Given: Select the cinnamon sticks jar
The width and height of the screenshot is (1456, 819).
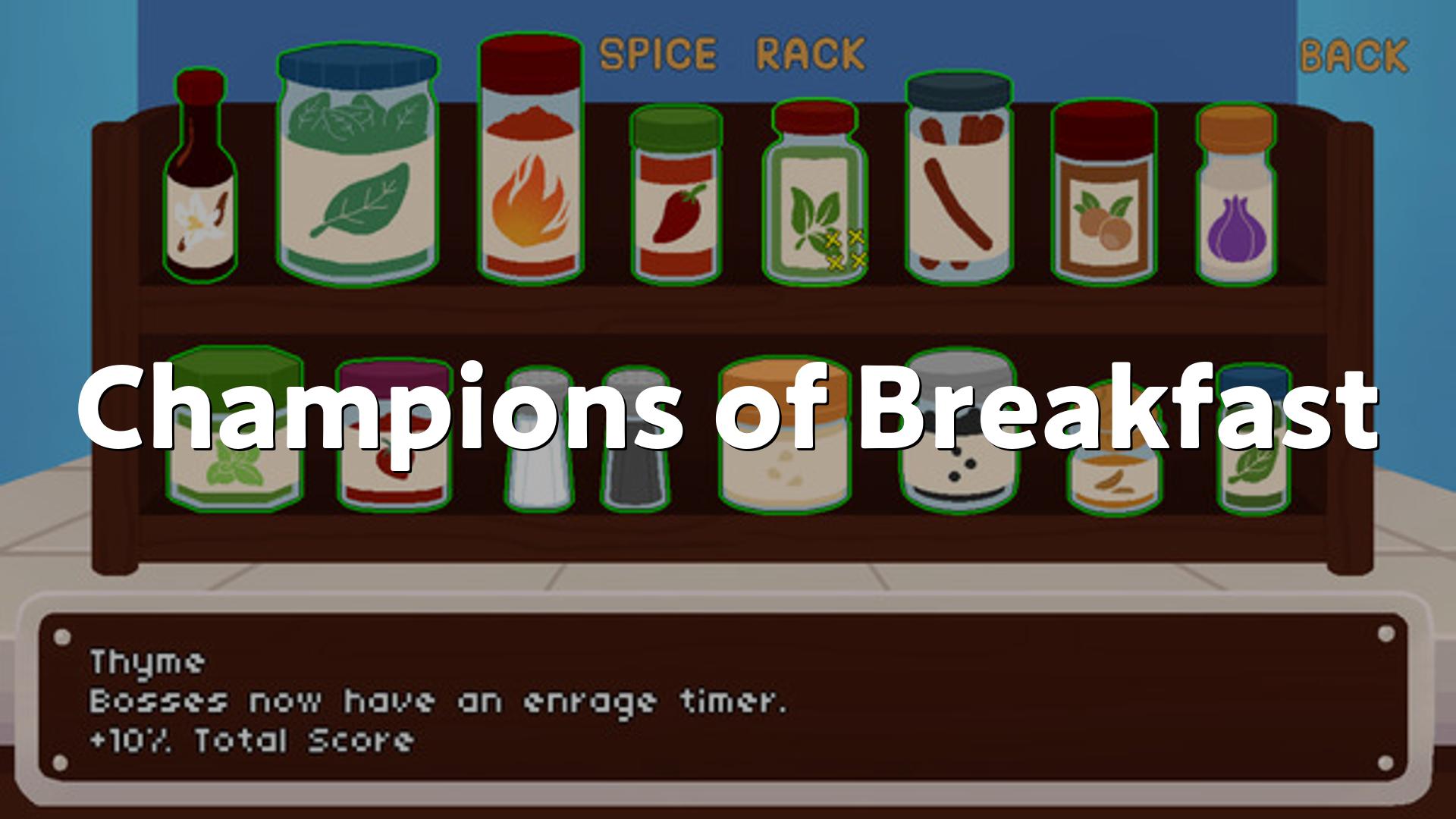Looking at the screenshot, I should coord(959,182).
